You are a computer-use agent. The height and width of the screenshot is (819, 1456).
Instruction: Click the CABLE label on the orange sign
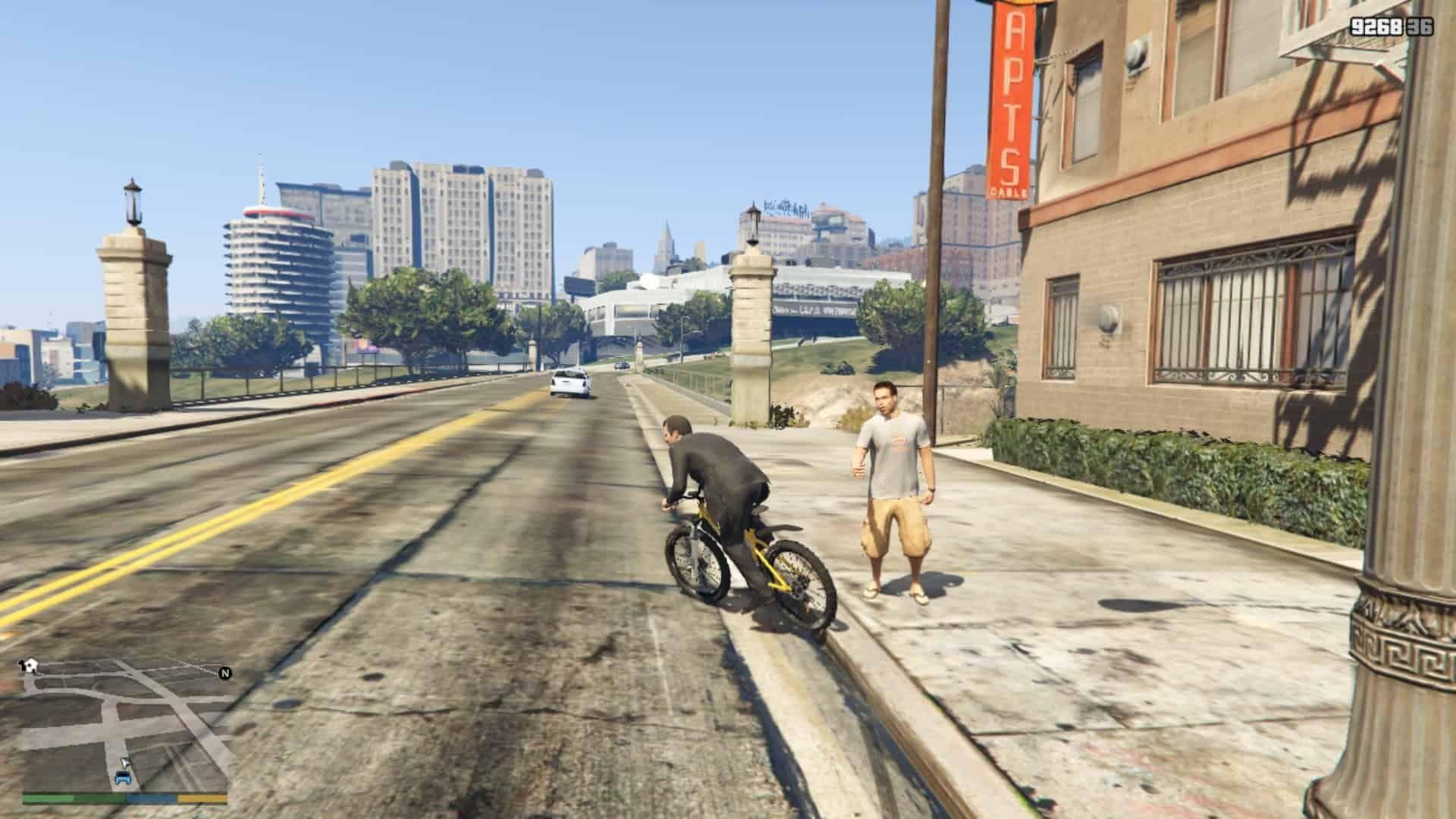pyautogui.click(x=1010, y=190)
